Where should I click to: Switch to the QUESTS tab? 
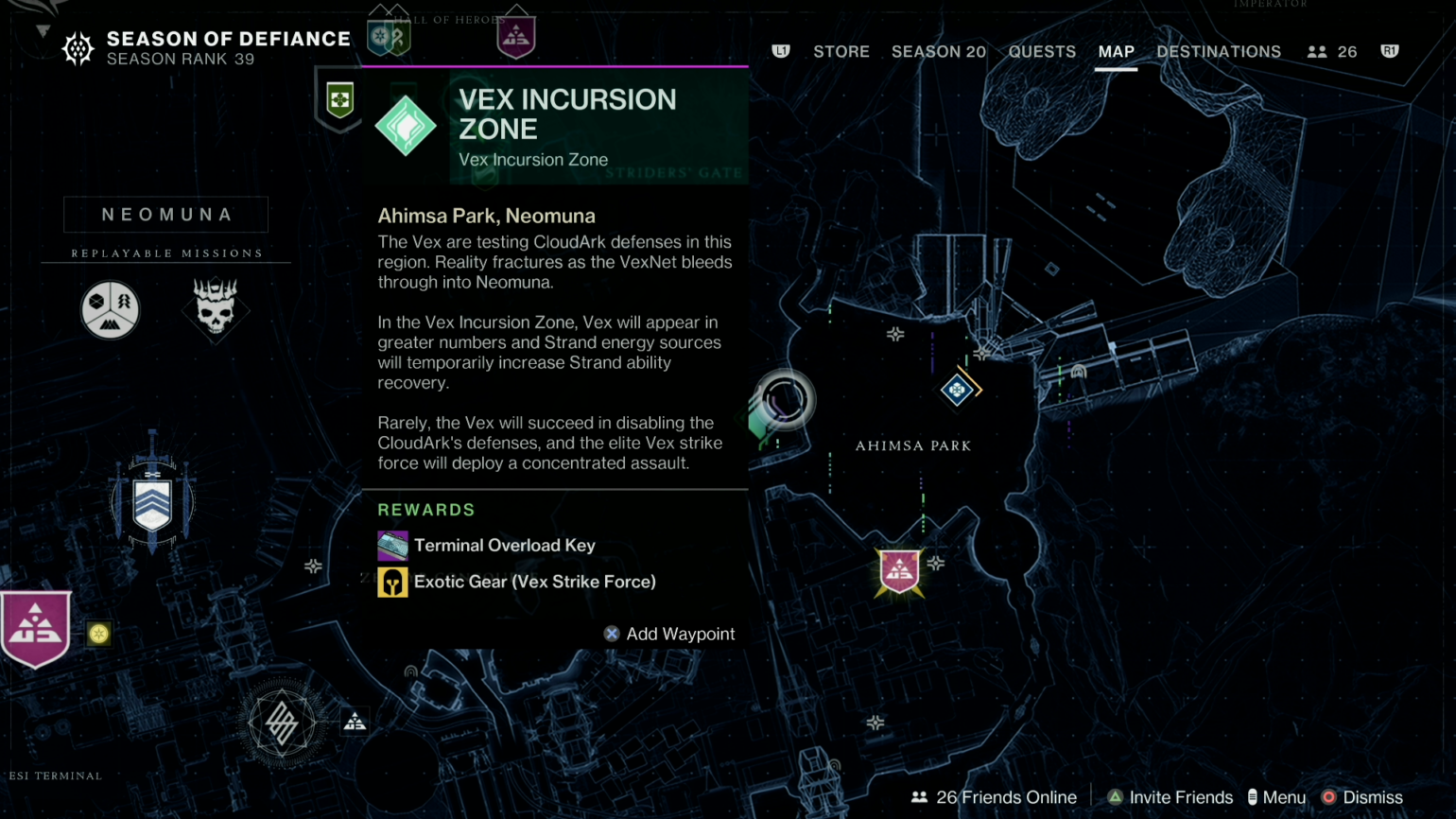click(1042, 52)
